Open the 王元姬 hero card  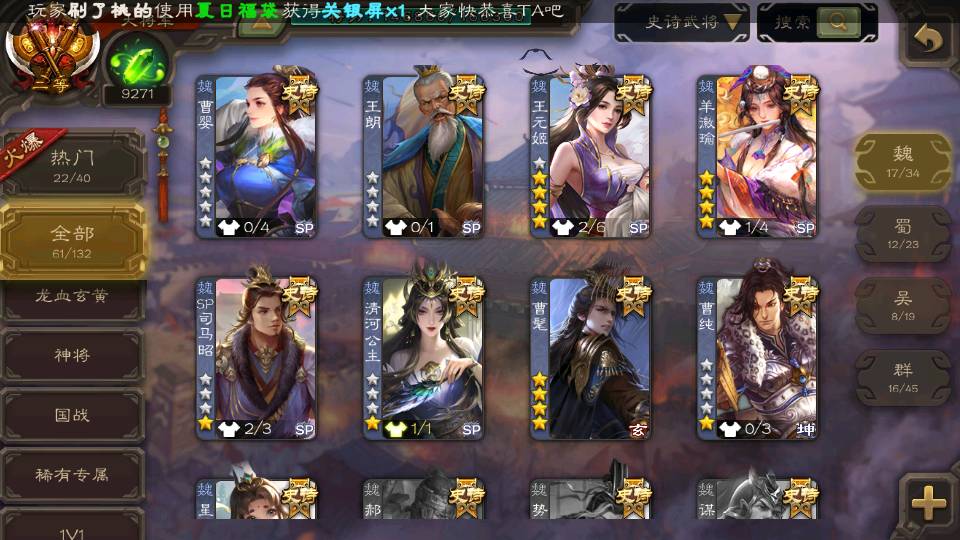pyautogui.click(x=590, y=155)
